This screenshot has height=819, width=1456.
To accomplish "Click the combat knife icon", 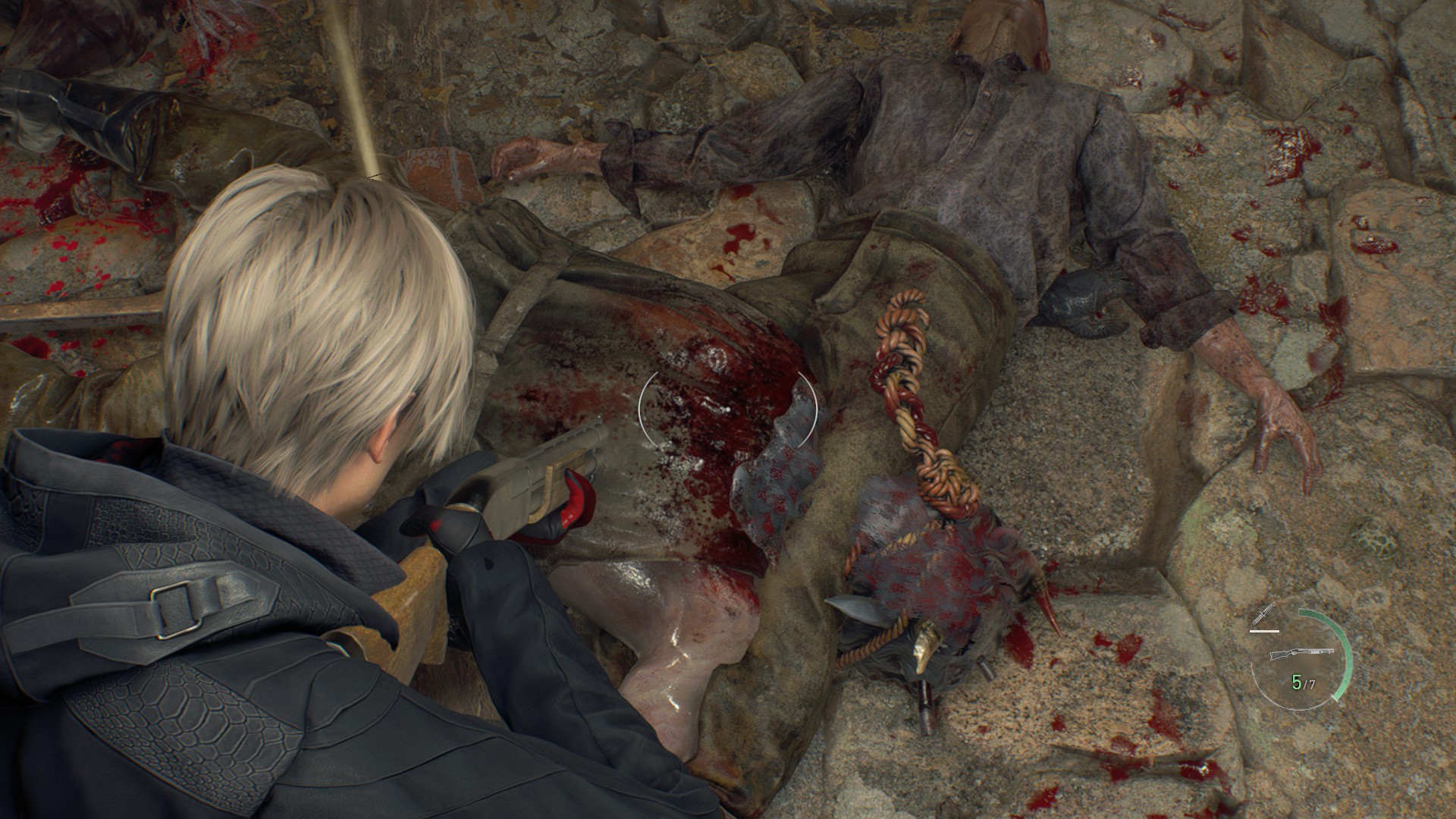I will pos(1265,613).
